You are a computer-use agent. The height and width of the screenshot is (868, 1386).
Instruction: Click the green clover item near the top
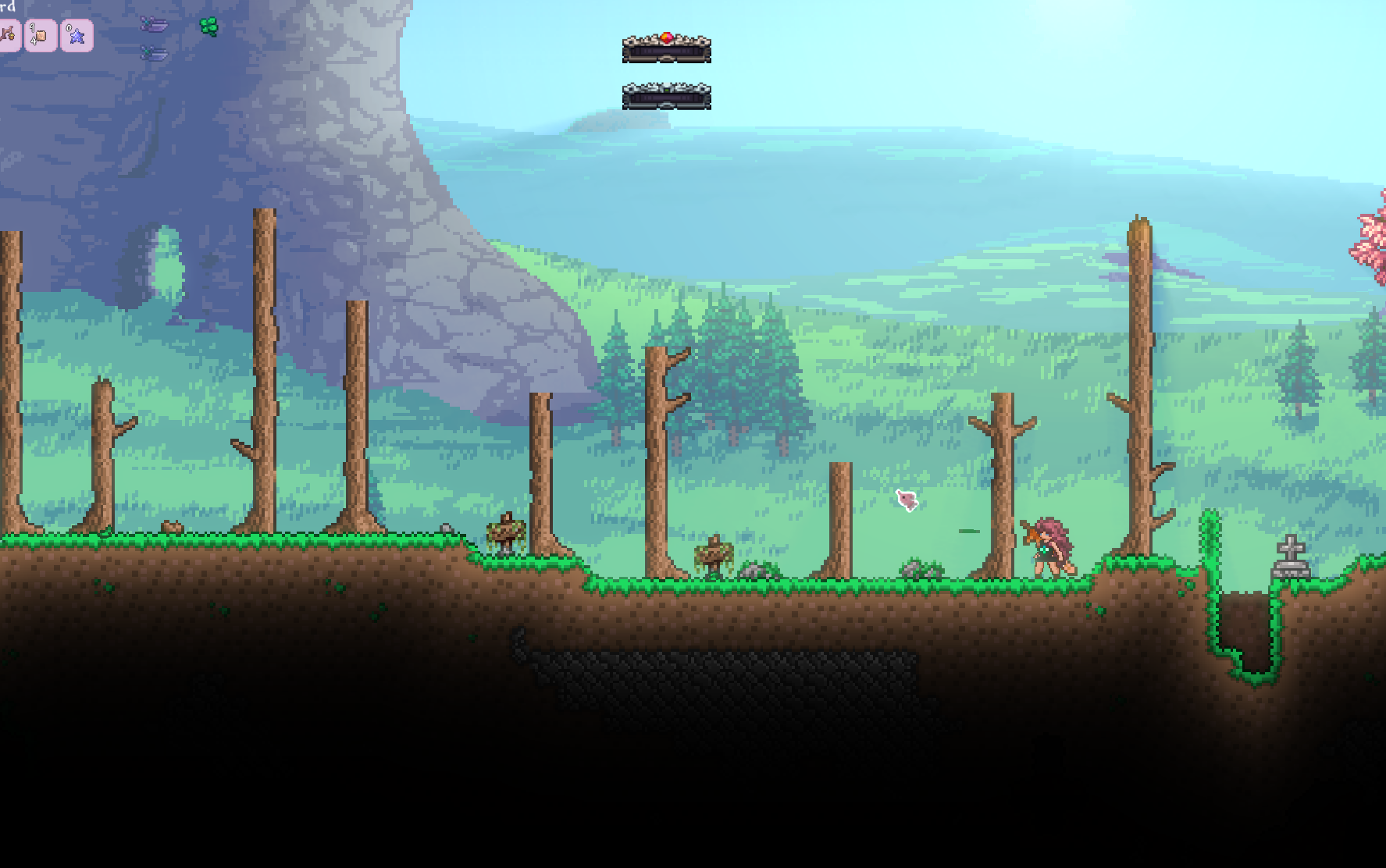208,26
